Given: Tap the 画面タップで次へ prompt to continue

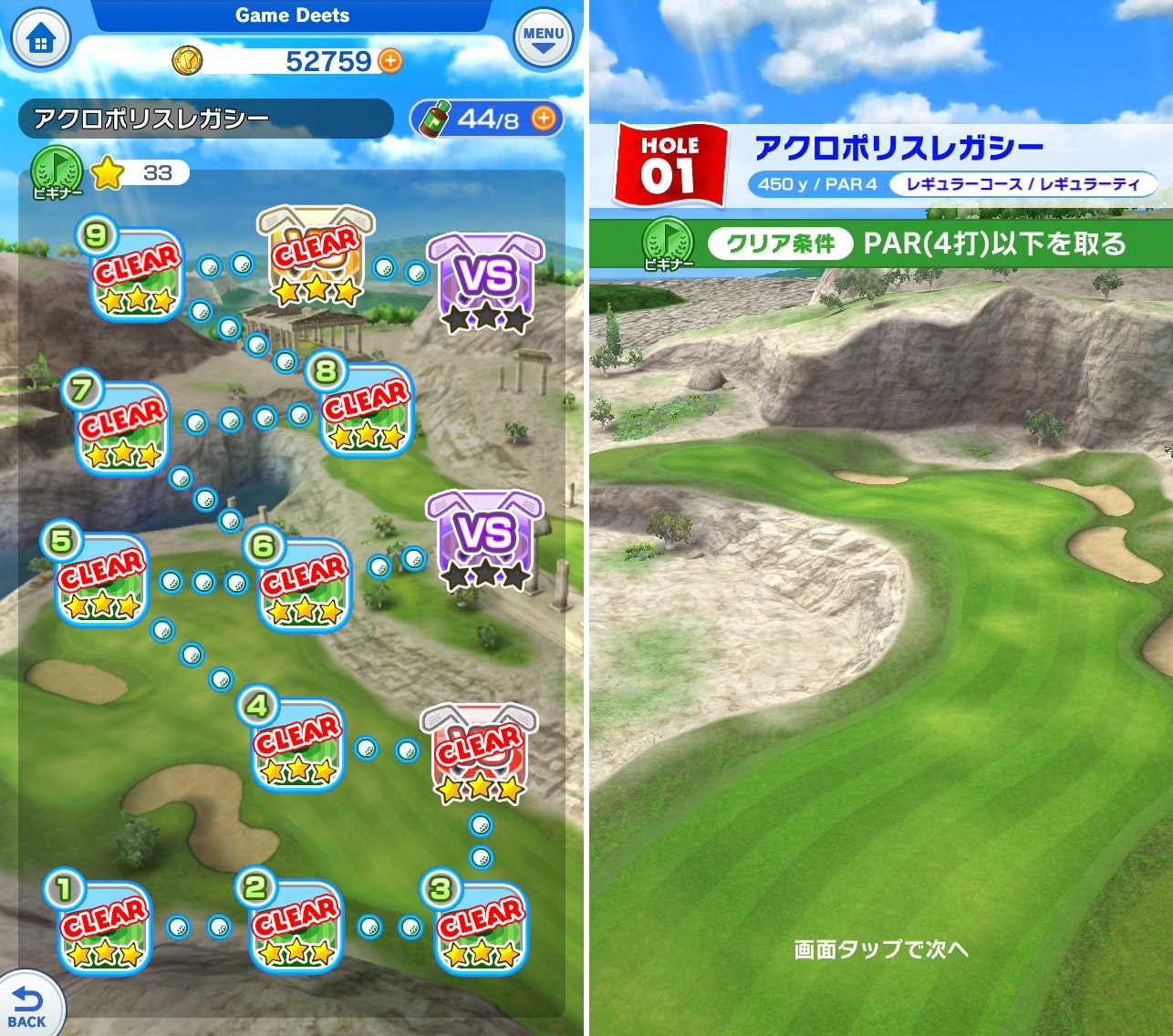Looking at the screenshot, I should pos(880,949).
